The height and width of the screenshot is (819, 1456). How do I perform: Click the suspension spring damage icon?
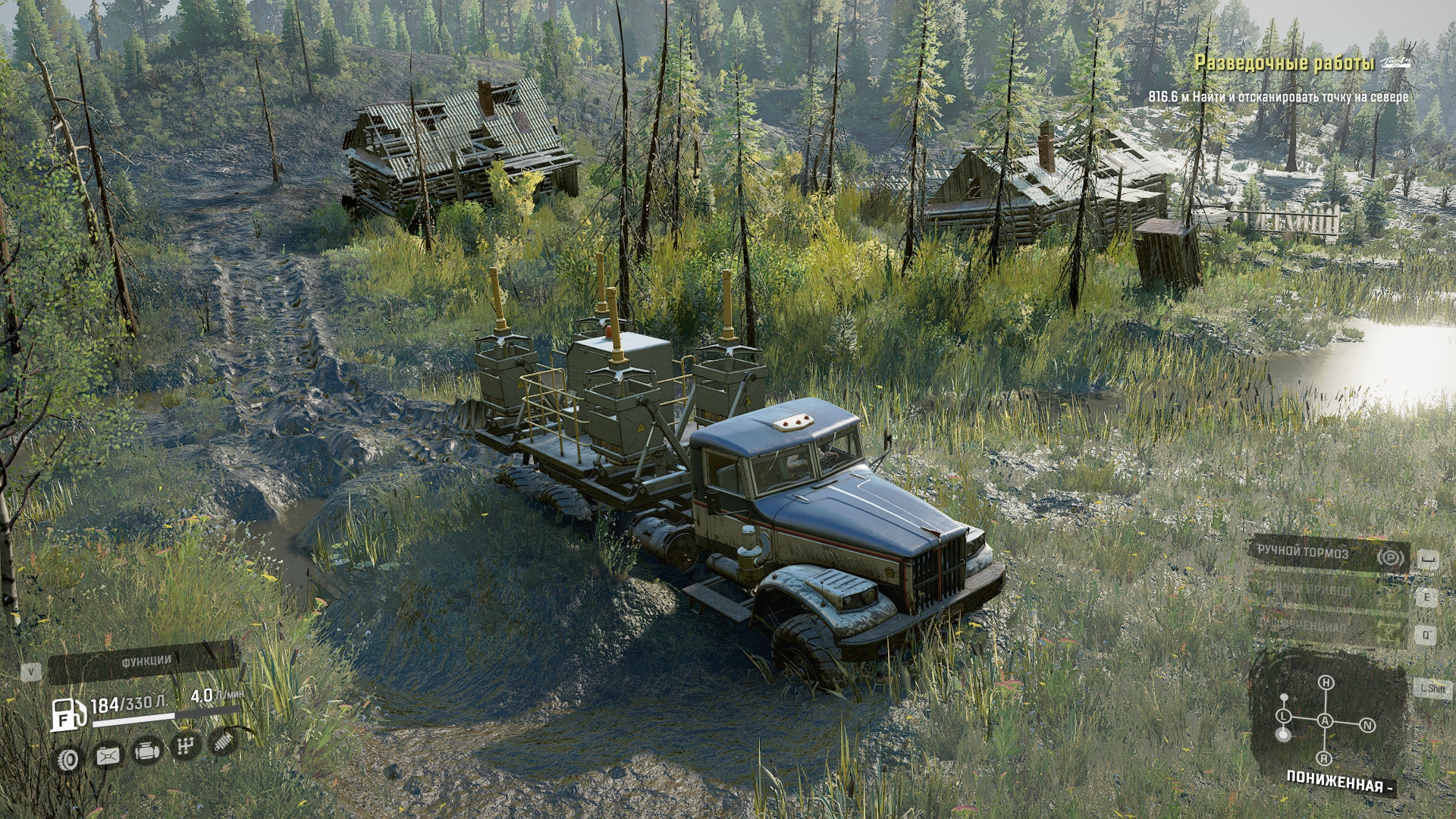(223, 742)
